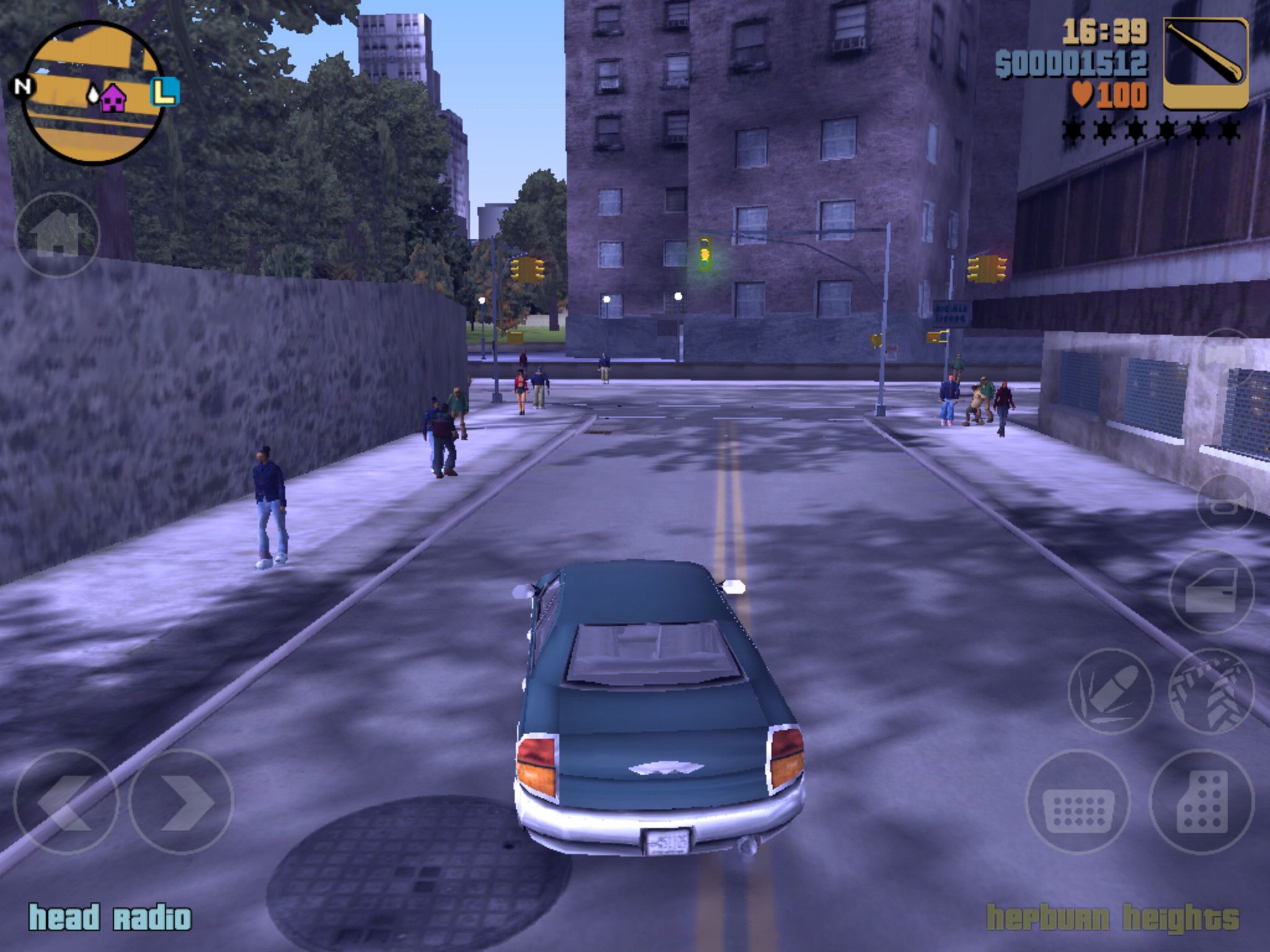
Task: Apply the handbrake with the tire button
Action: tap(1211, 691)
